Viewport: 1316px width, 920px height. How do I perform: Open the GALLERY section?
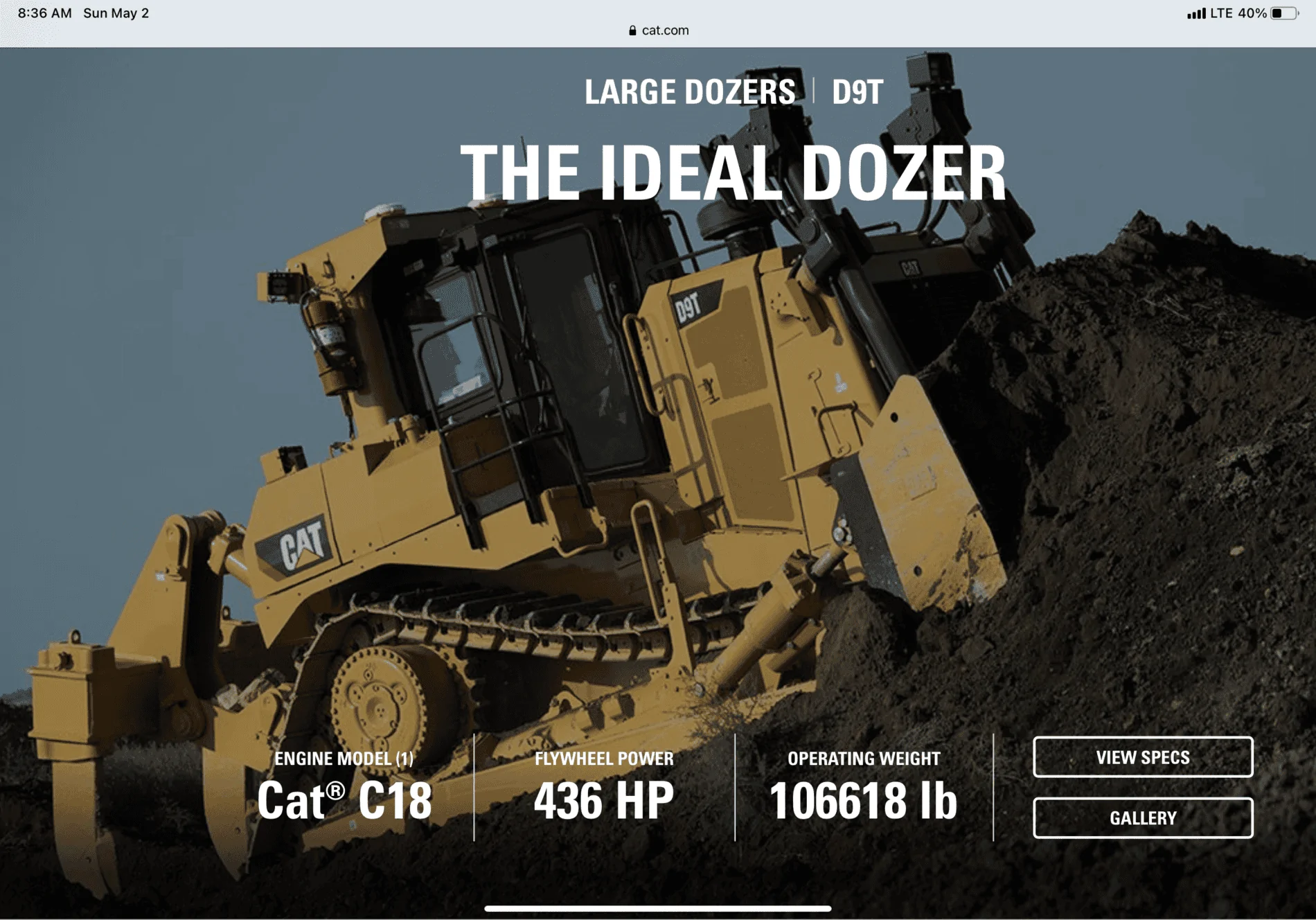(x=1143, y=817)
